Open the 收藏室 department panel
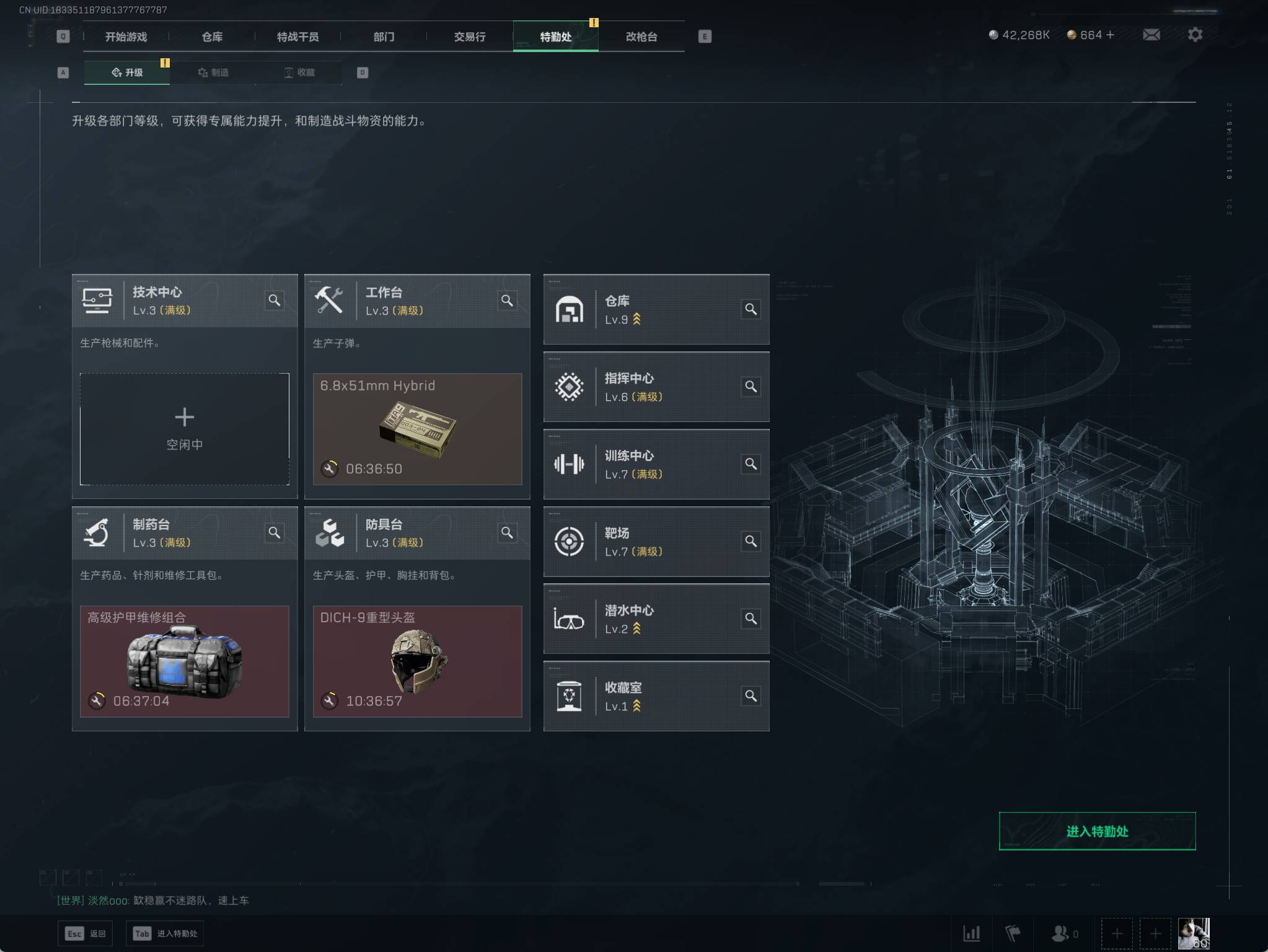1268x952 pixels. coord(645,696)
